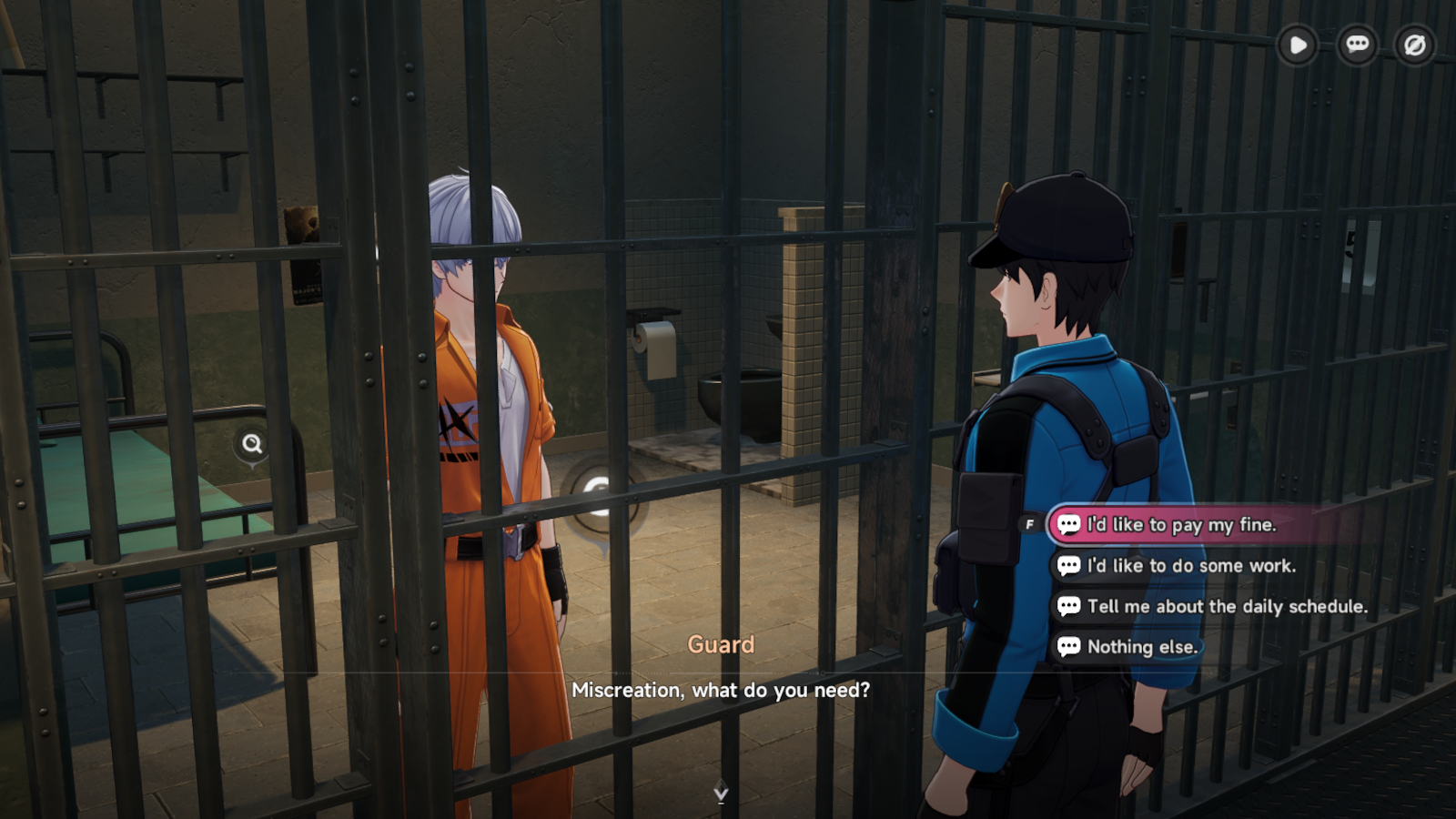Screen dimensions: 1456x819
Task: Click the chat icon beside 'I'd like to do some work'
Action: (1067, 565)
